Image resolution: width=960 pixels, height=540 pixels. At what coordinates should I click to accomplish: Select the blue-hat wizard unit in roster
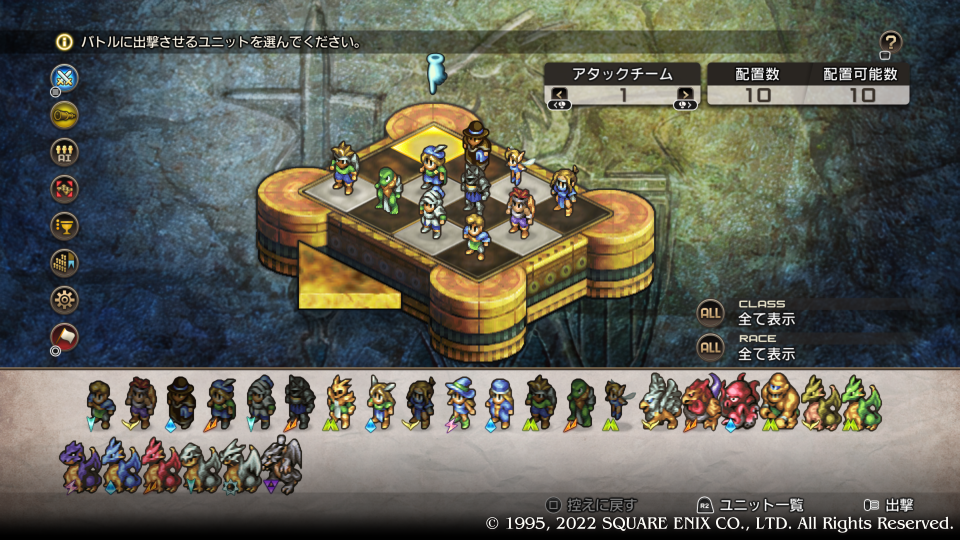tap(460, 401)
